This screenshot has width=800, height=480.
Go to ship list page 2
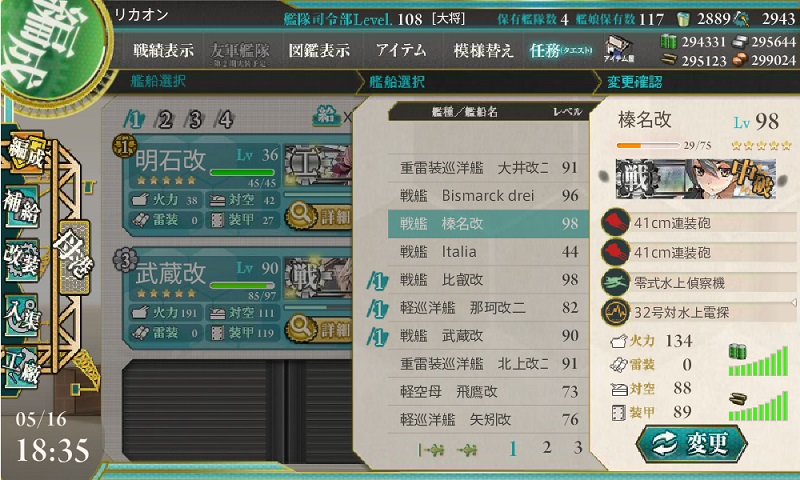tap(546, 448)
